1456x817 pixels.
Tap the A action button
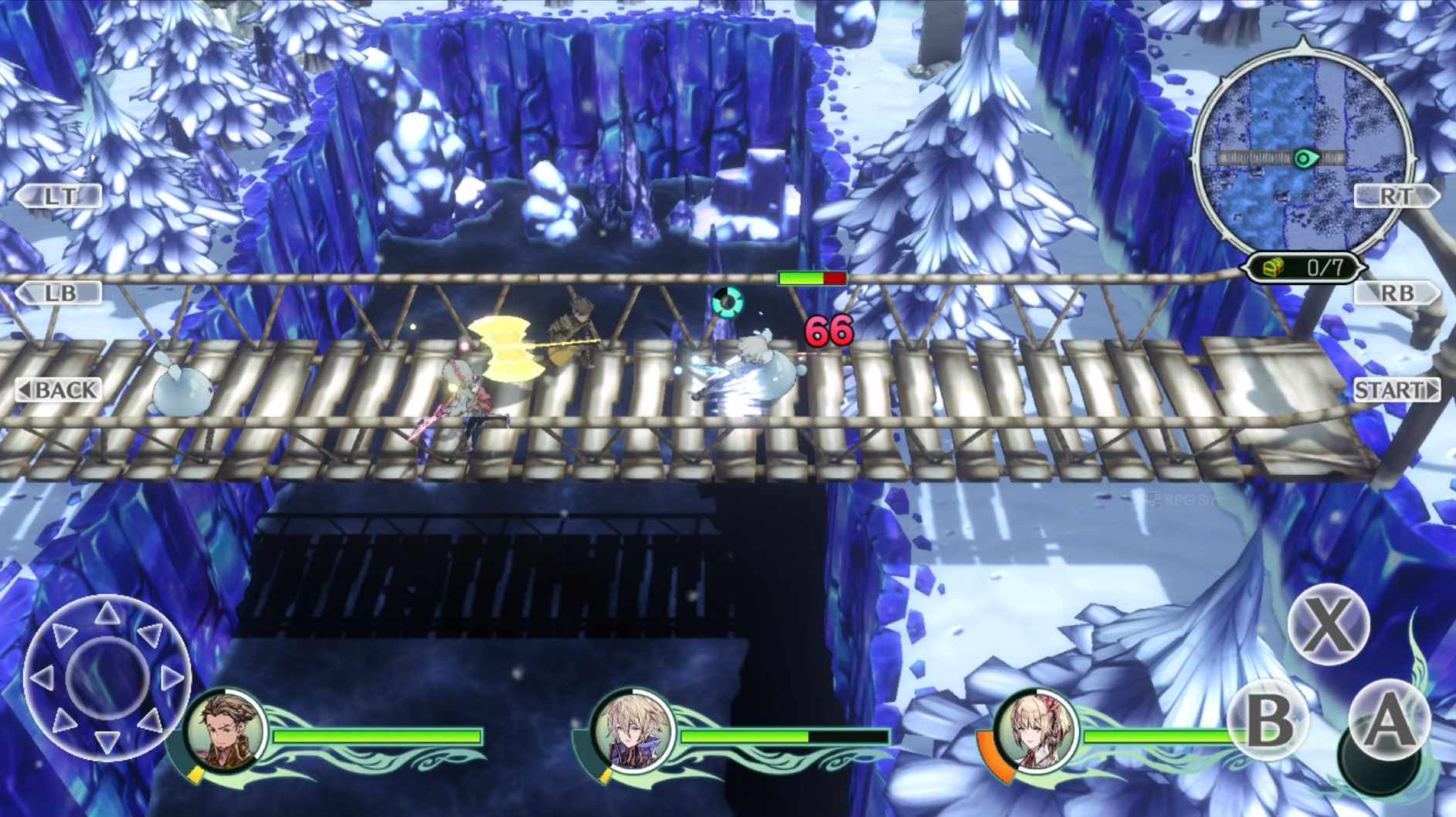point(1388,721)
